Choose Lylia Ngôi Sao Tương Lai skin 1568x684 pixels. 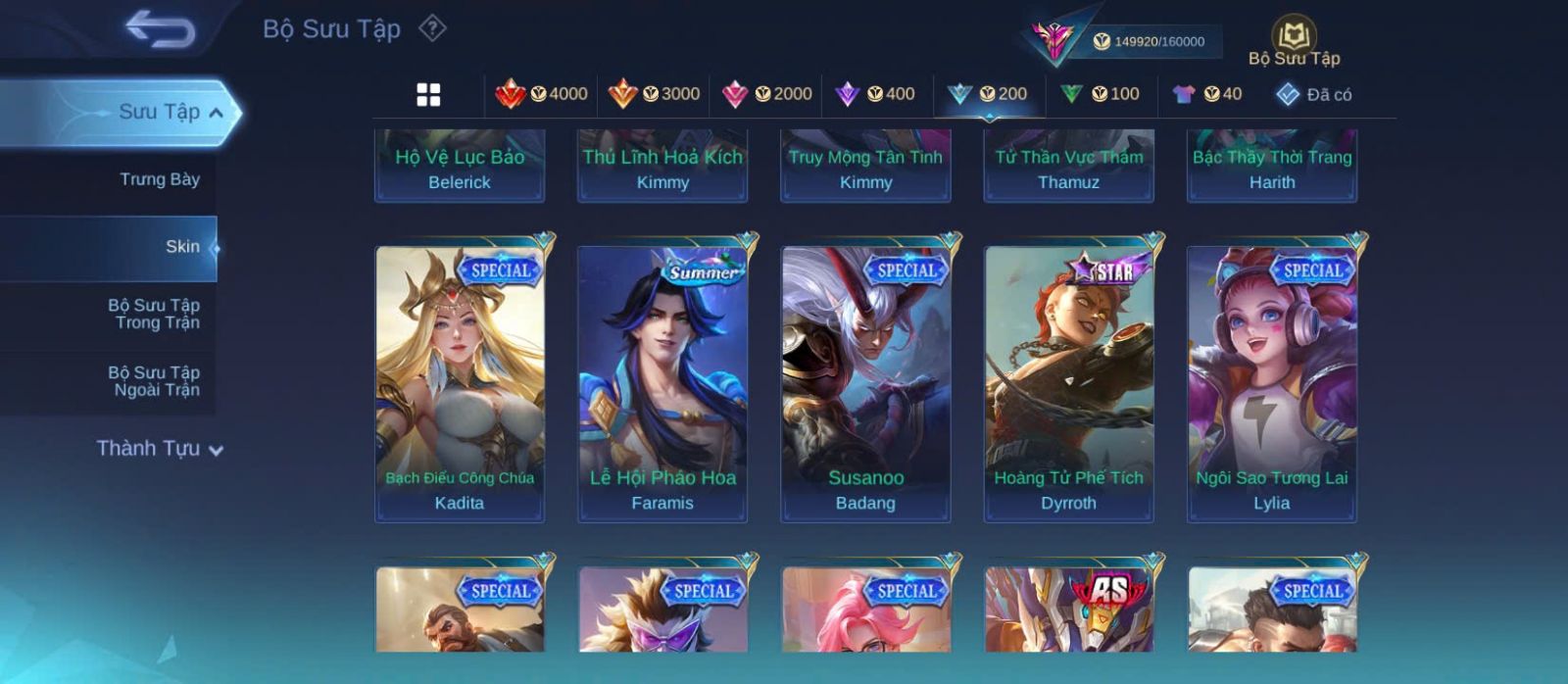pyautogui.click(x=1271, y=382)
